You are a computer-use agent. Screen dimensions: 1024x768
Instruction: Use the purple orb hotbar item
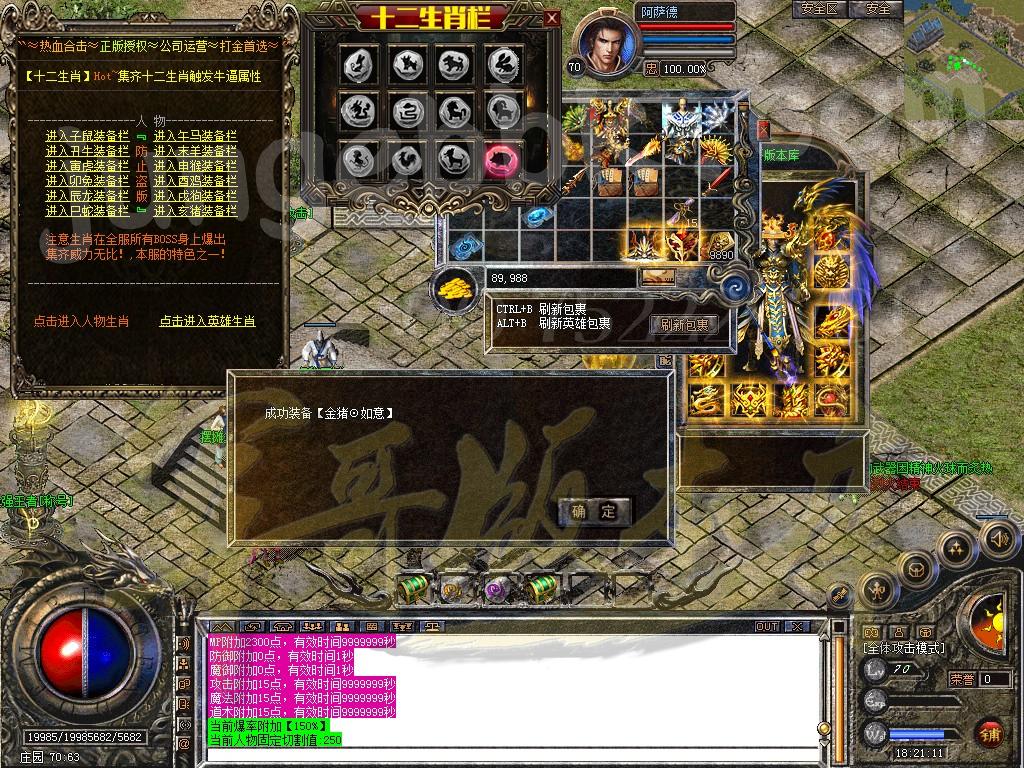pos(497,588)
